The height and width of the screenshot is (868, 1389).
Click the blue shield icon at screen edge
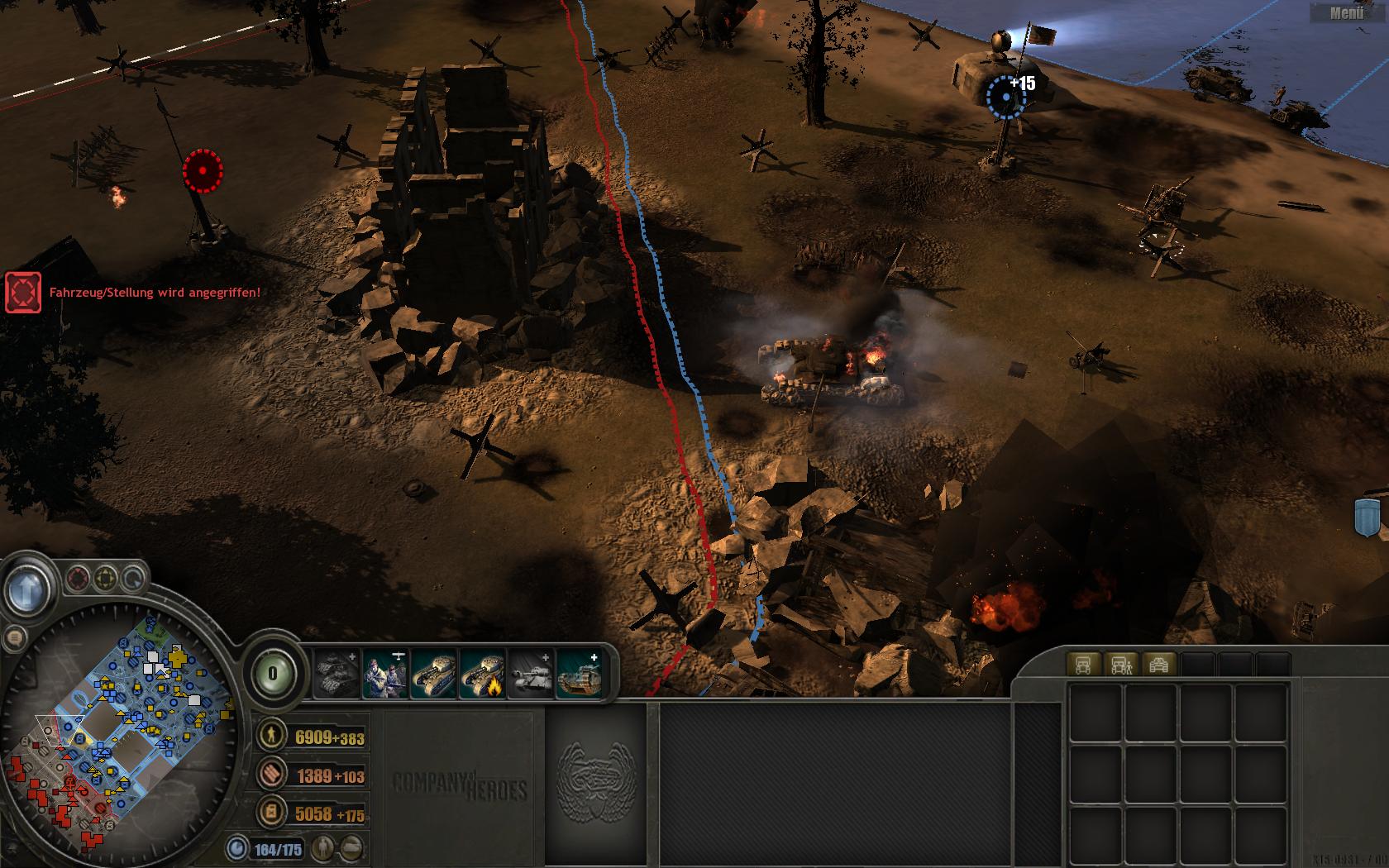(x=1368, y=516)
